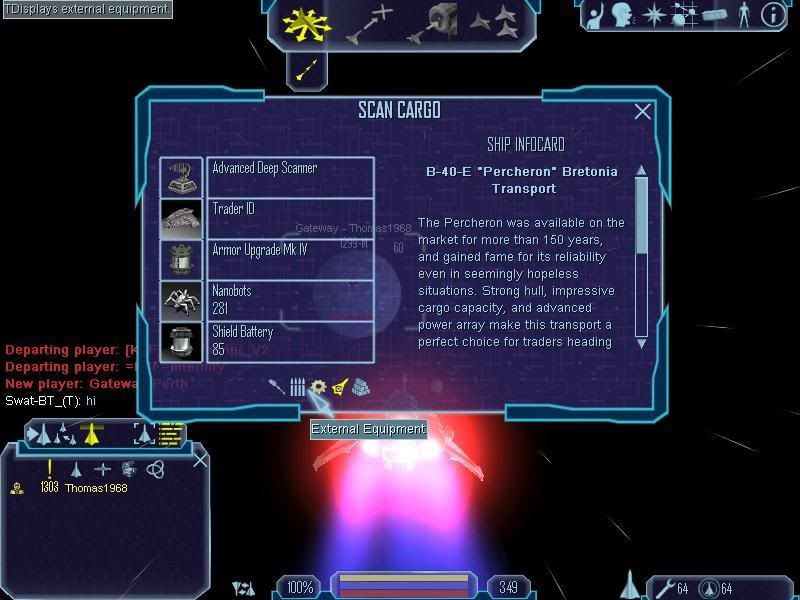This screenshot has height=600, width=800.
Task: Close the contact list panel
Action: click(x=200, y=460)
